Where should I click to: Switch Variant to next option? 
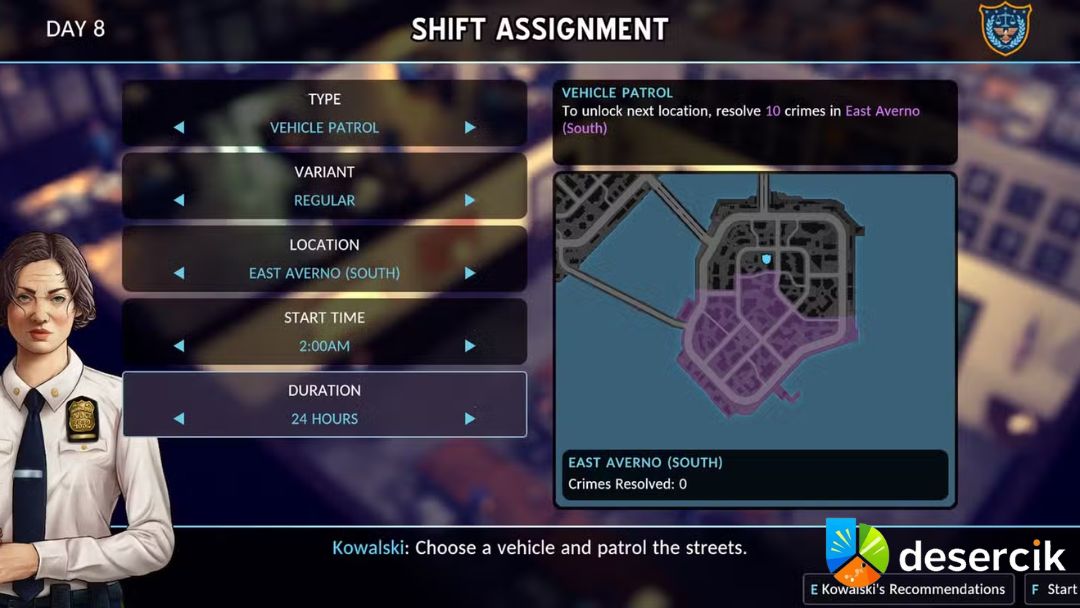pyautogui.click(x=470, y=200)
